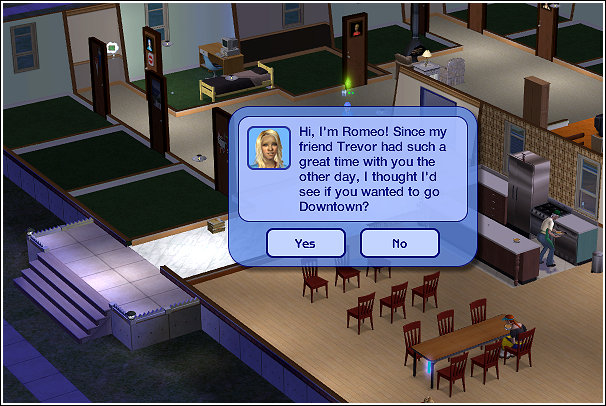This screenshot has width=606, height=406.
Task: Decline the invitation by choosing No
Action: (x=399, y=243)
